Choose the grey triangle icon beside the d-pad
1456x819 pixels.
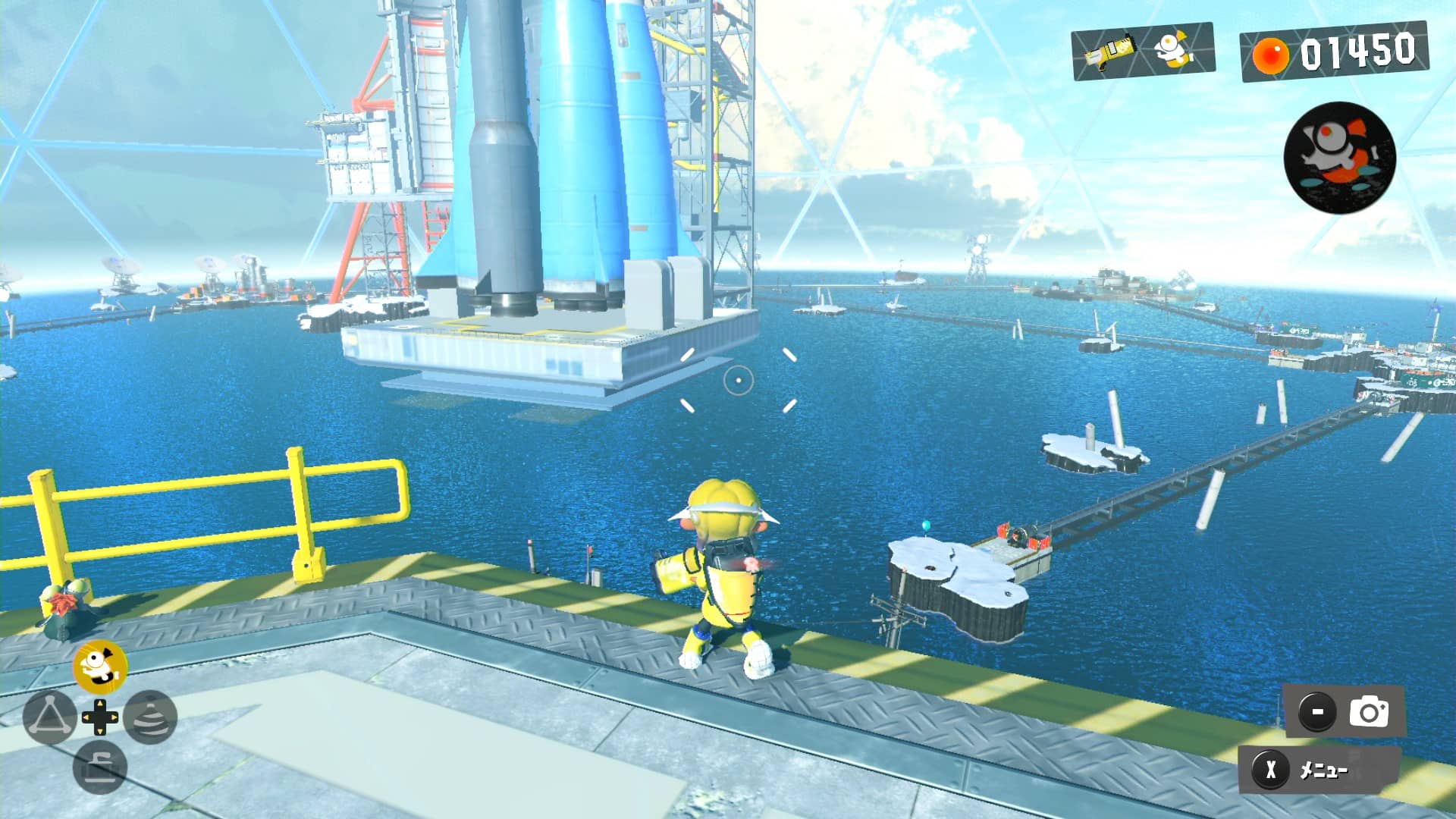click(x=49, y=717)
